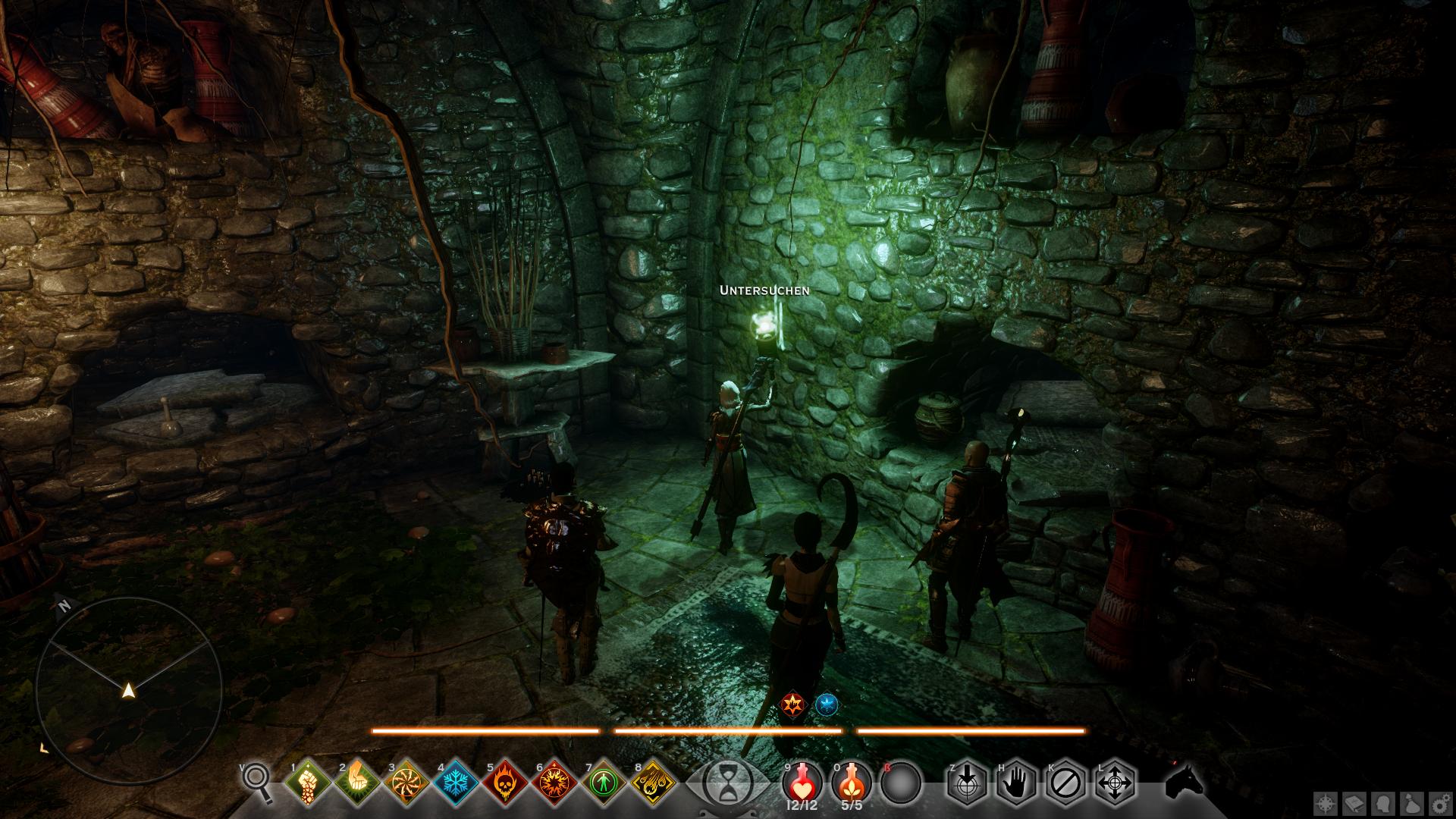The image size is (1456, 819).
Task: Open the compass map menu icon
Action: [x=1326, y=803]
